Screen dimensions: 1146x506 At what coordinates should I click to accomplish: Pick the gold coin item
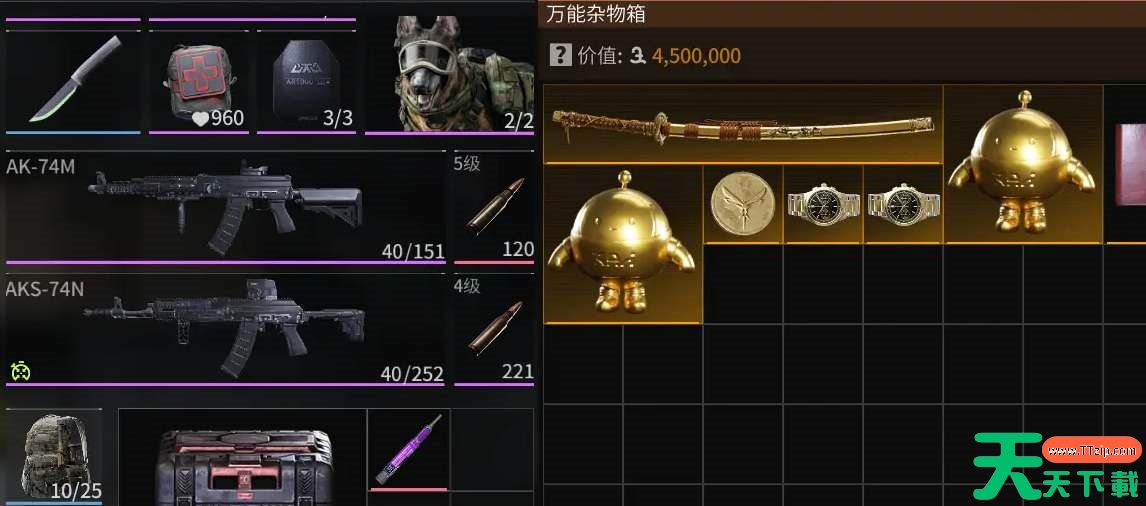tap(743, 204)
